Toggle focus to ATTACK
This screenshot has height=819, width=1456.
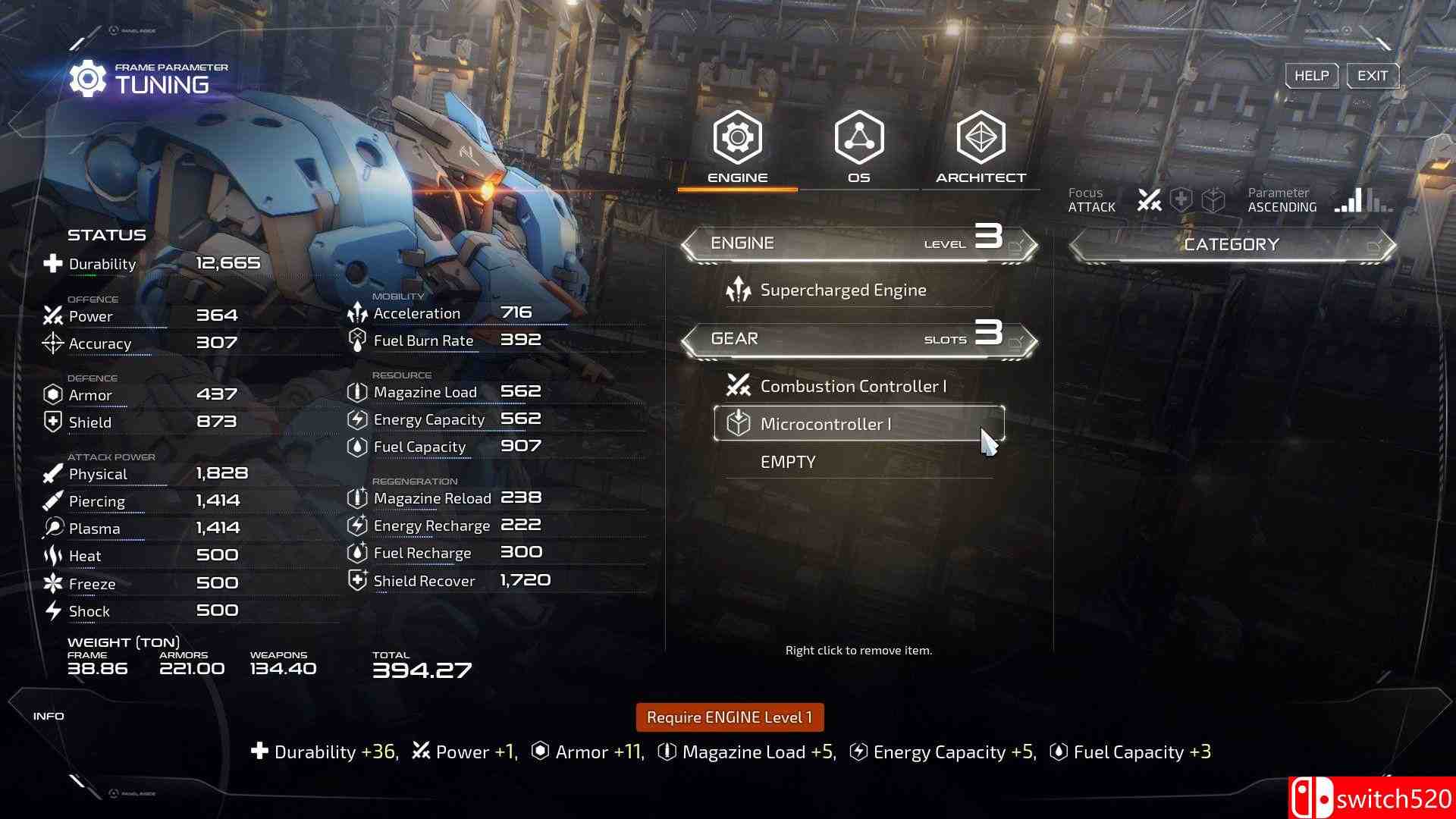[1091, 200]
